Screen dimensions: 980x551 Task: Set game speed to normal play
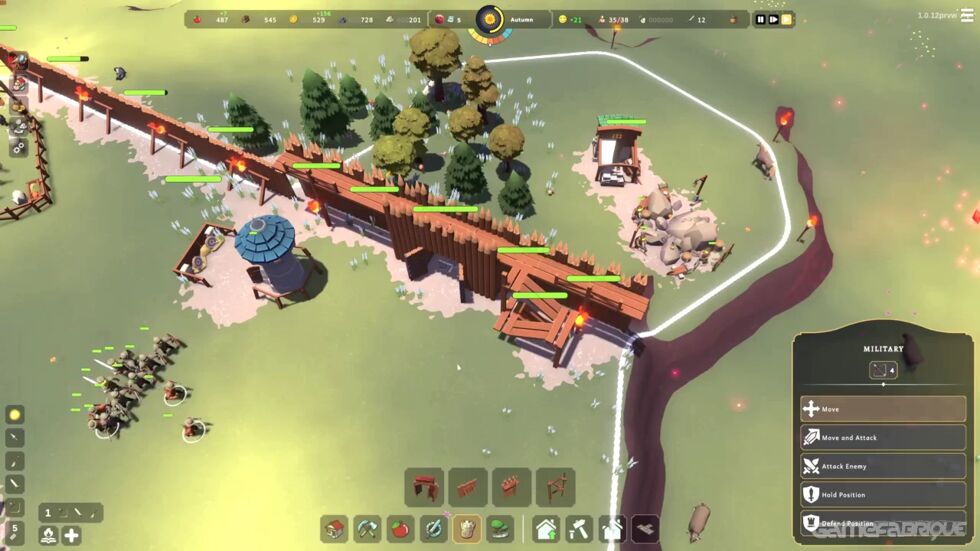click(x=773, y=19)
